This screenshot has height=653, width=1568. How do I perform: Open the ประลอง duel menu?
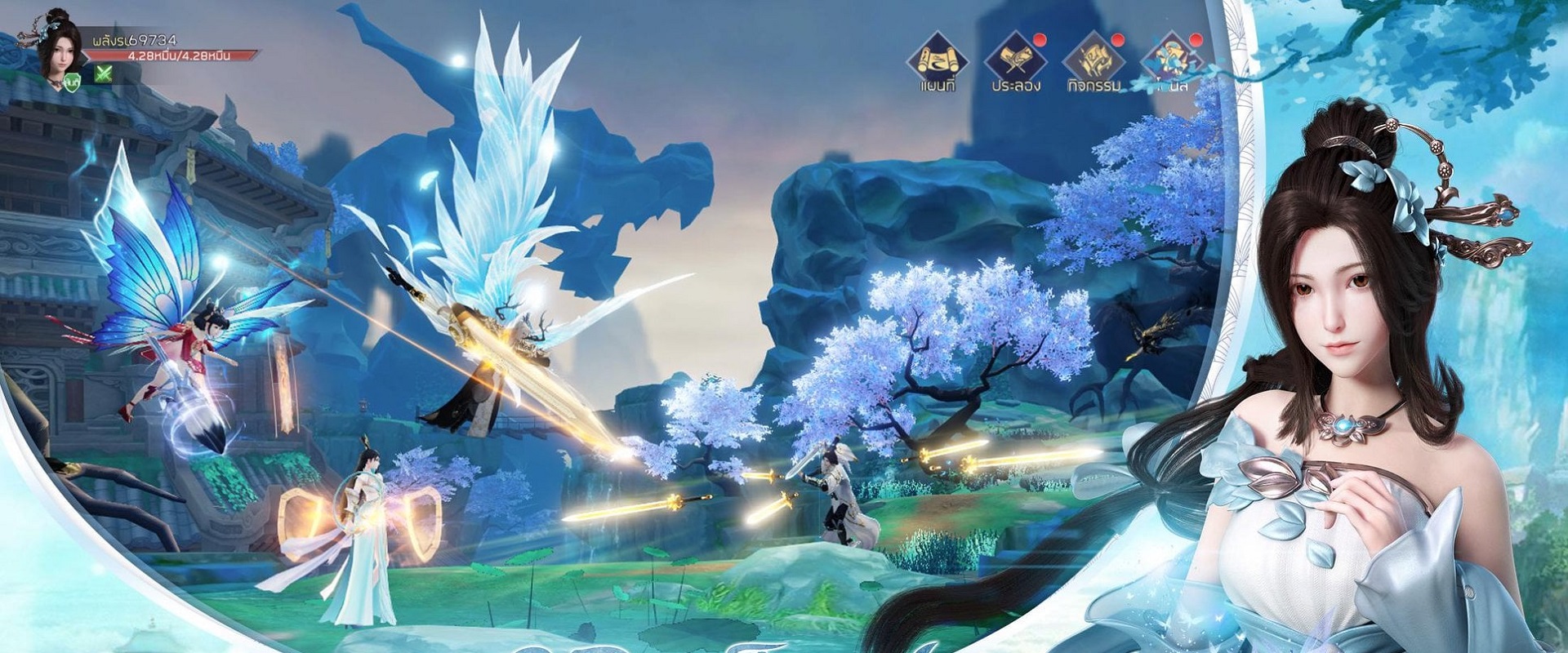point(1015,60)
